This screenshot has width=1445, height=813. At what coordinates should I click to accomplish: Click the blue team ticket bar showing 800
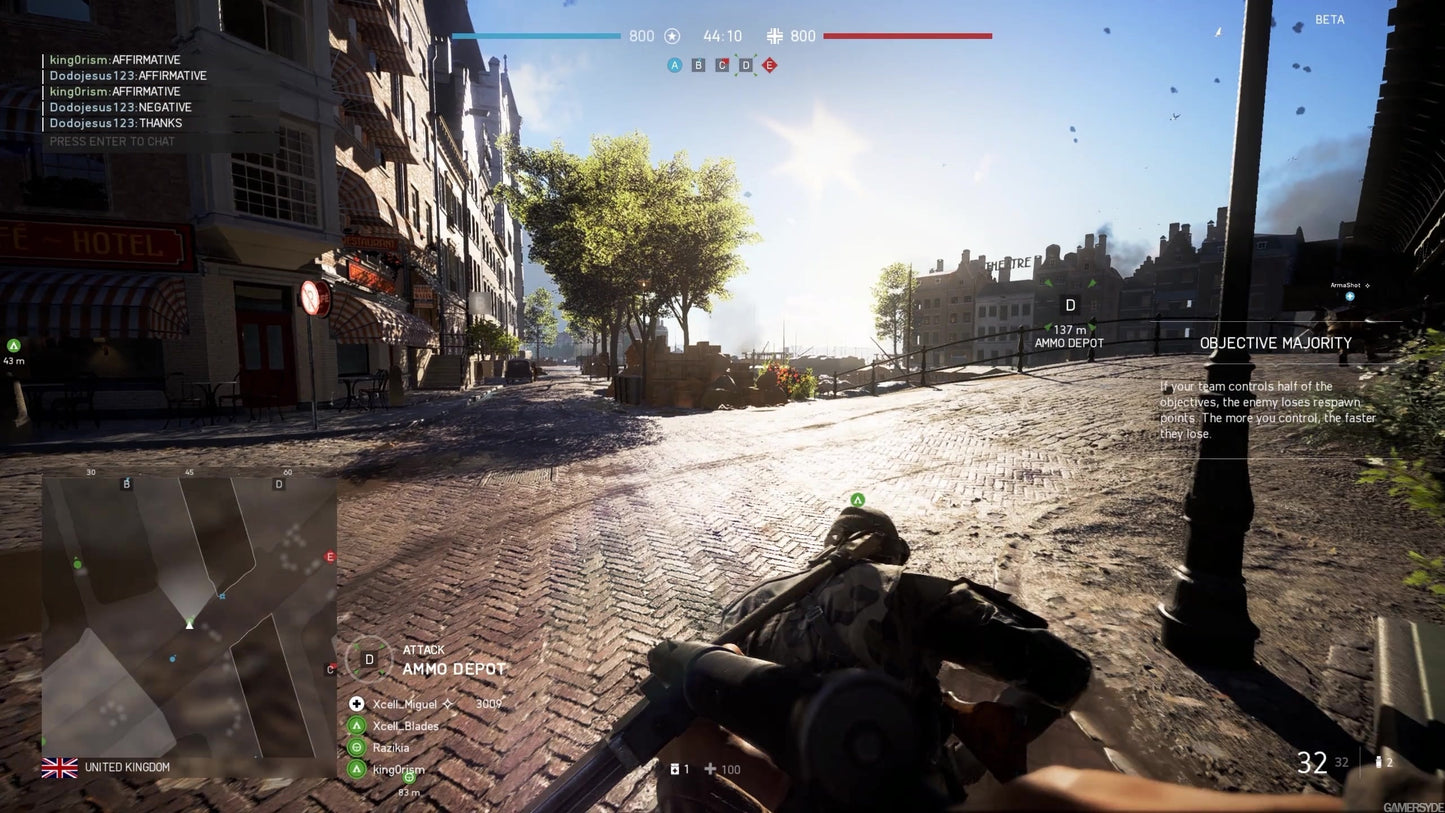tap(536, 36)
